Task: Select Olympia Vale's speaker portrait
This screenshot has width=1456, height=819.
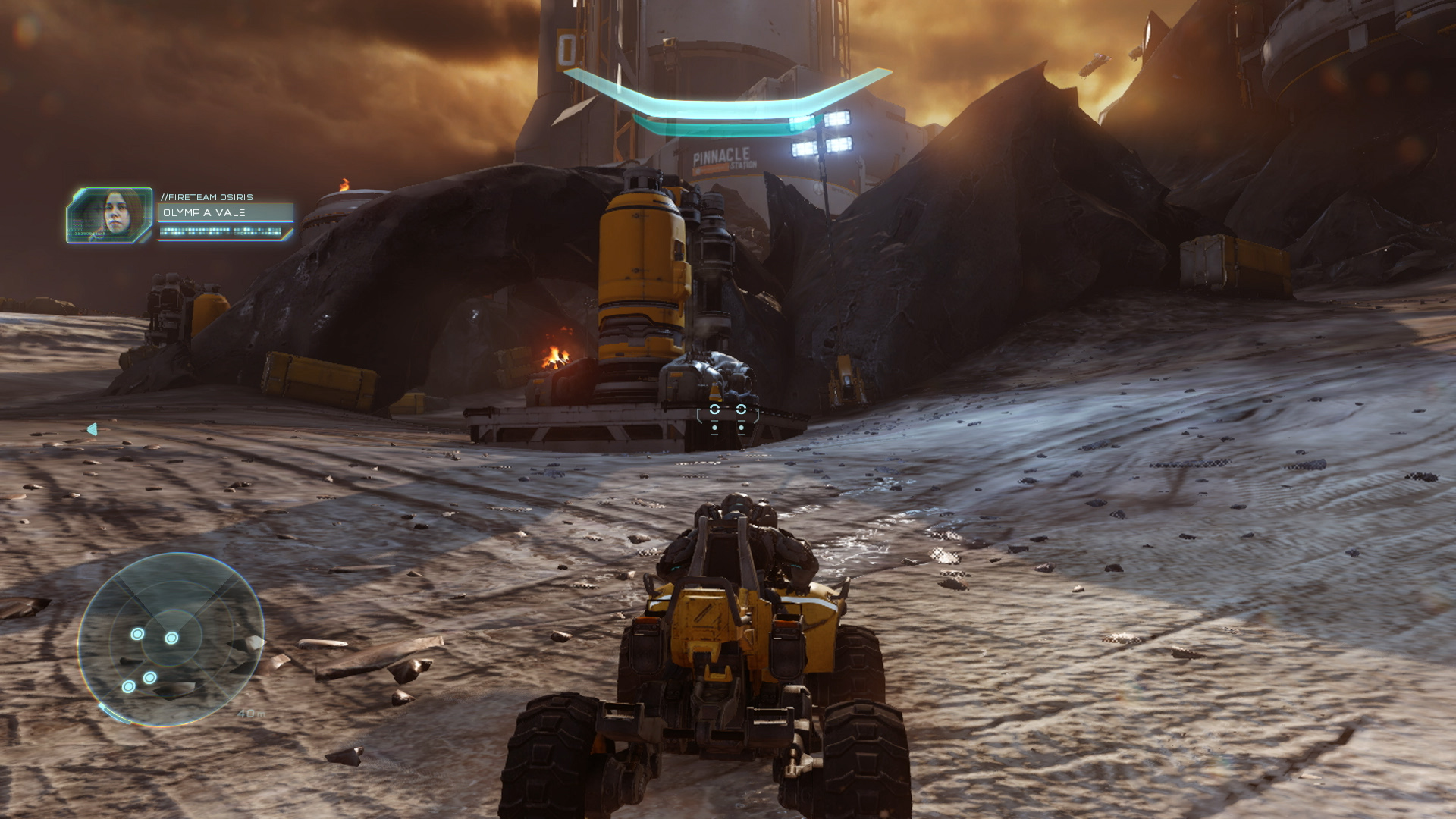Action: click(x=110, y=215)
